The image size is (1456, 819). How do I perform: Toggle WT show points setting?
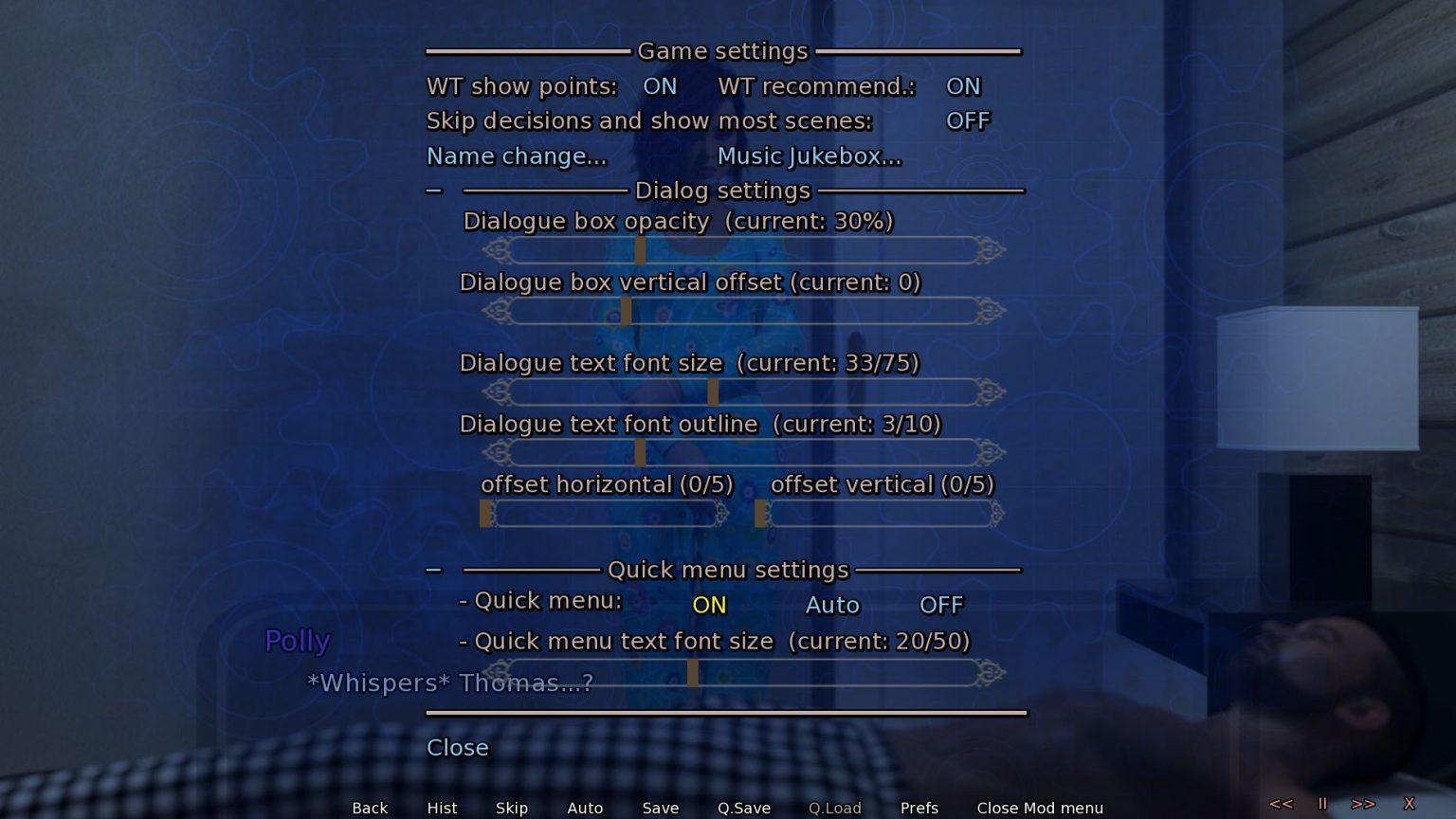[660, 86]
